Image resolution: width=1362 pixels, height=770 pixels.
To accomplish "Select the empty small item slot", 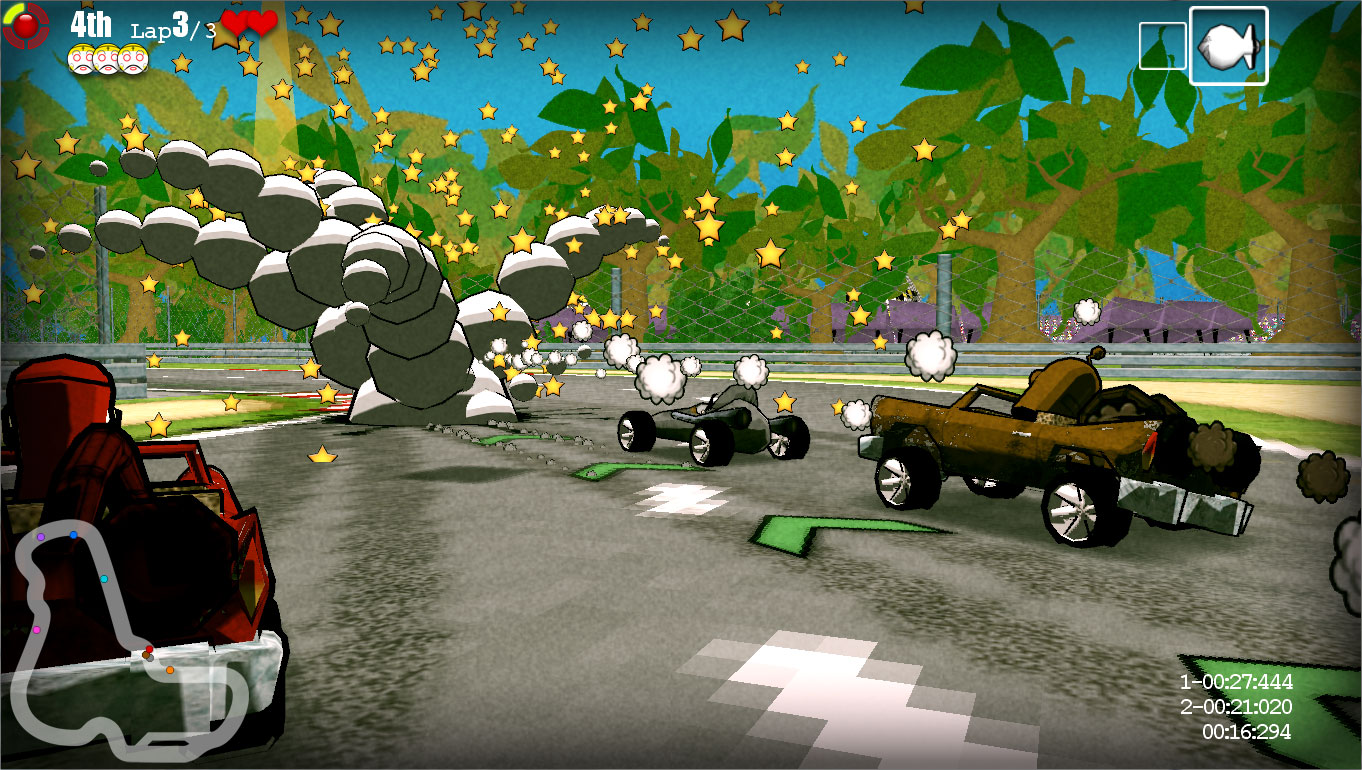I will pyautogui.click(x=1162, y=46).
